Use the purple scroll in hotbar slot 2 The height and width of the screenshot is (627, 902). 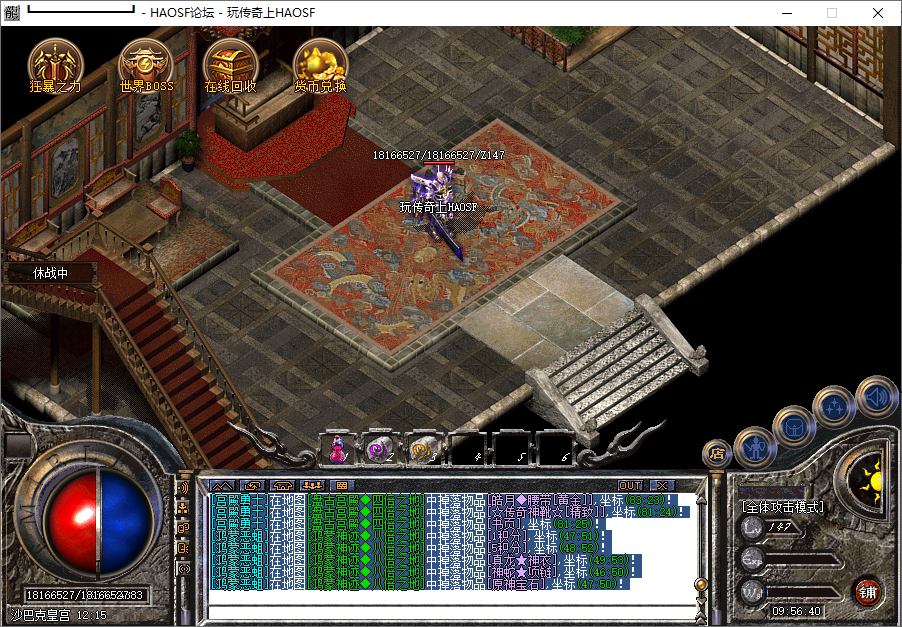tap(381, 449)
